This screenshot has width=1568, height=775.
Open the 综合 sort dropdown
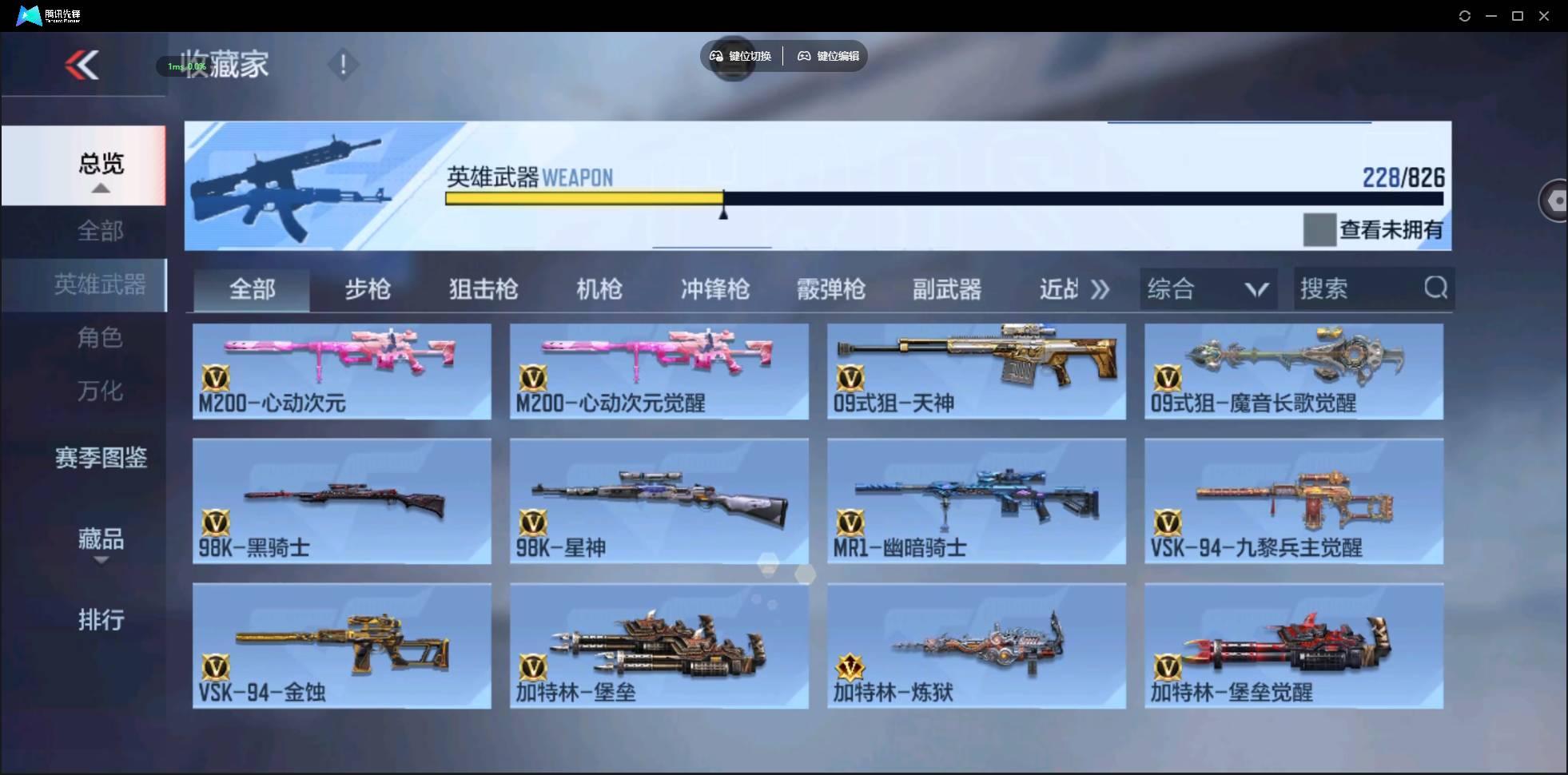coord(1208,288)
